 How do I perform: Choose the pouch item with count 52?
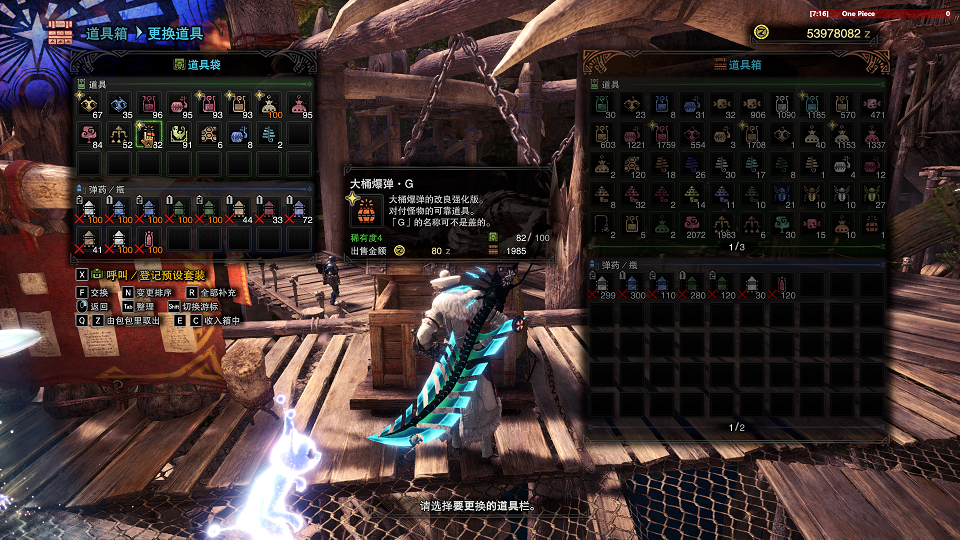[119, 134]
